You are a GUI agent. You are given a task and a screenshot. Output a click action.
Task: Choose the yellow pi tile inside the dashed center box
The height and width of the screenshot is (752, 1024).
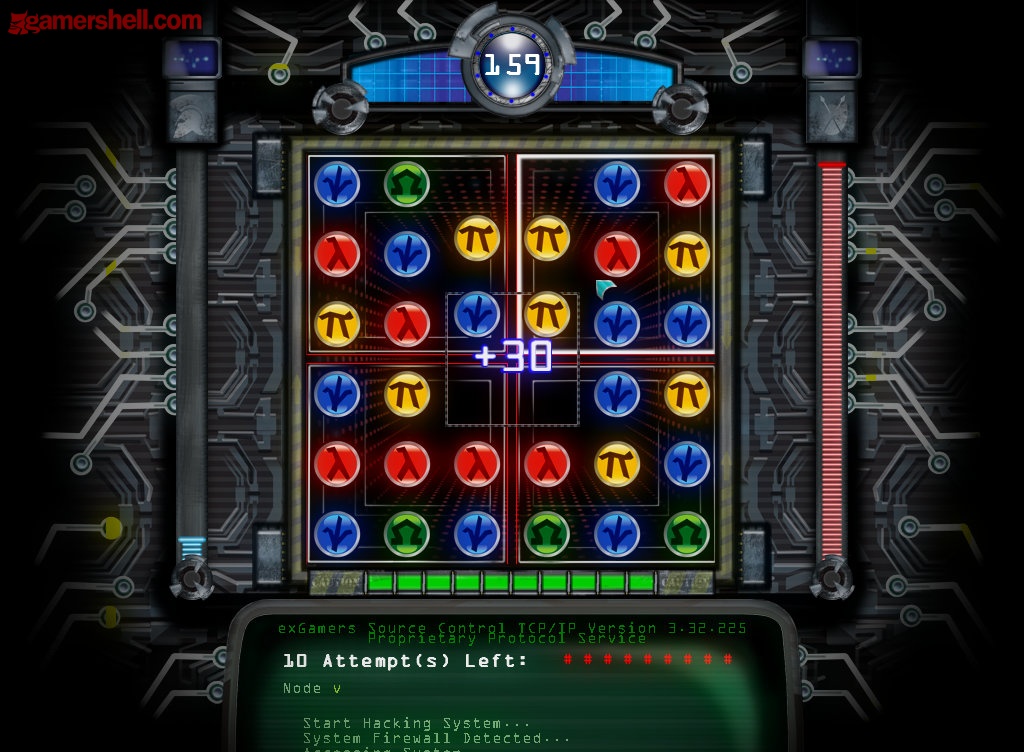(547, 314)
